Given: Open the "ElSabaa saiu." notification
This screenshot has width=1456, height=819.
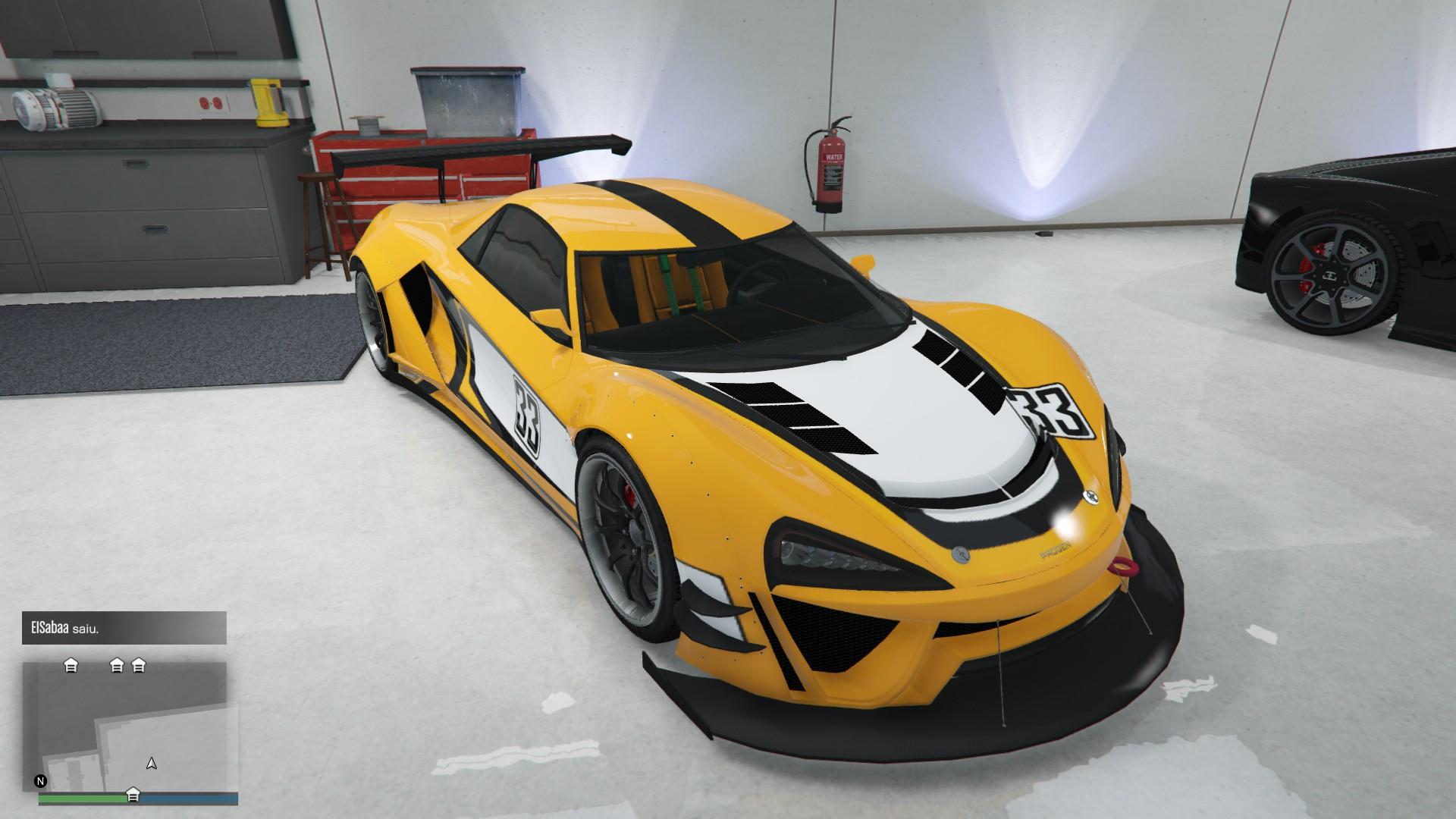Looking at the screenshot, I should pyautogui.click(x=124, y=628).
